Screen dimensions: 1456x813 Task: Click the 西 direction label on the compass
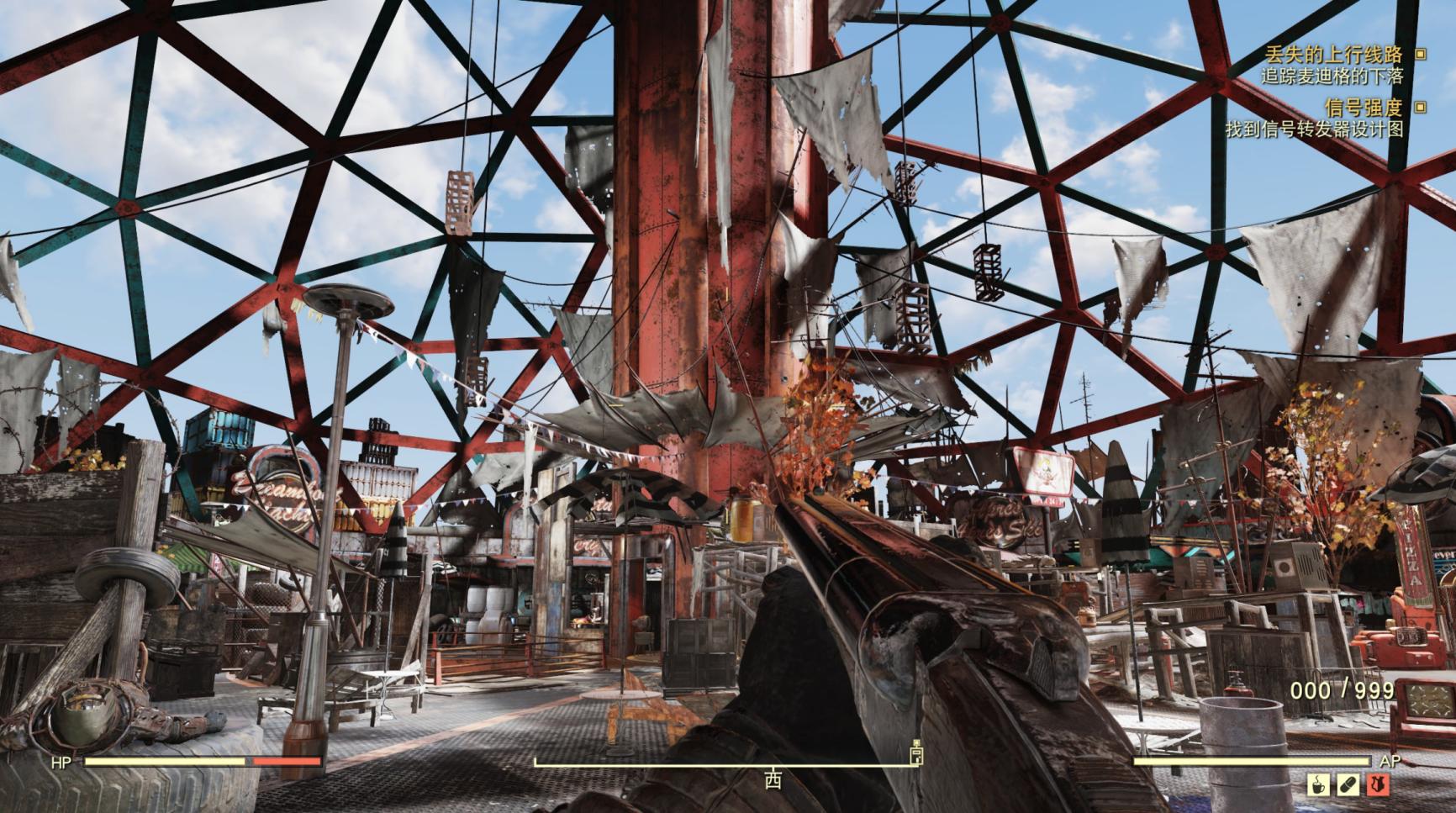click(773, 781)
